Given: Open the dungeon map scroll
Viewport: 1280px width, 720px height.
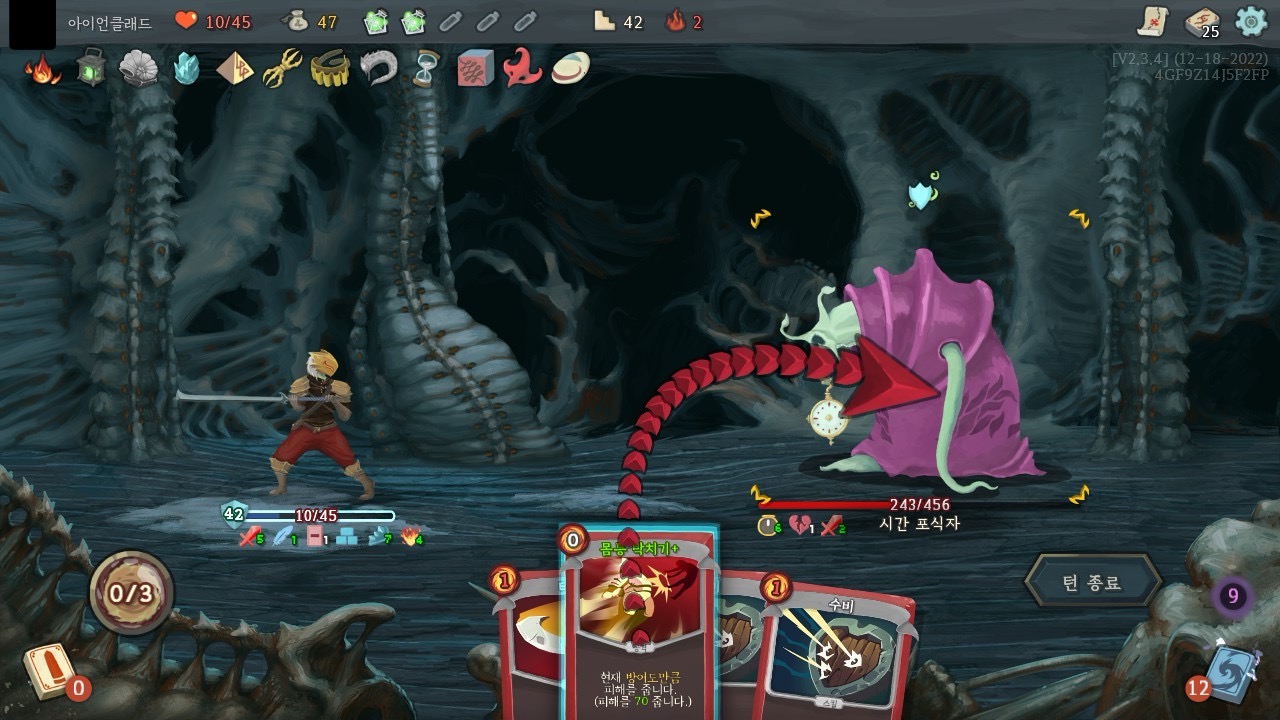Looking at the screenshot, I should click(x=1153, y=21).
